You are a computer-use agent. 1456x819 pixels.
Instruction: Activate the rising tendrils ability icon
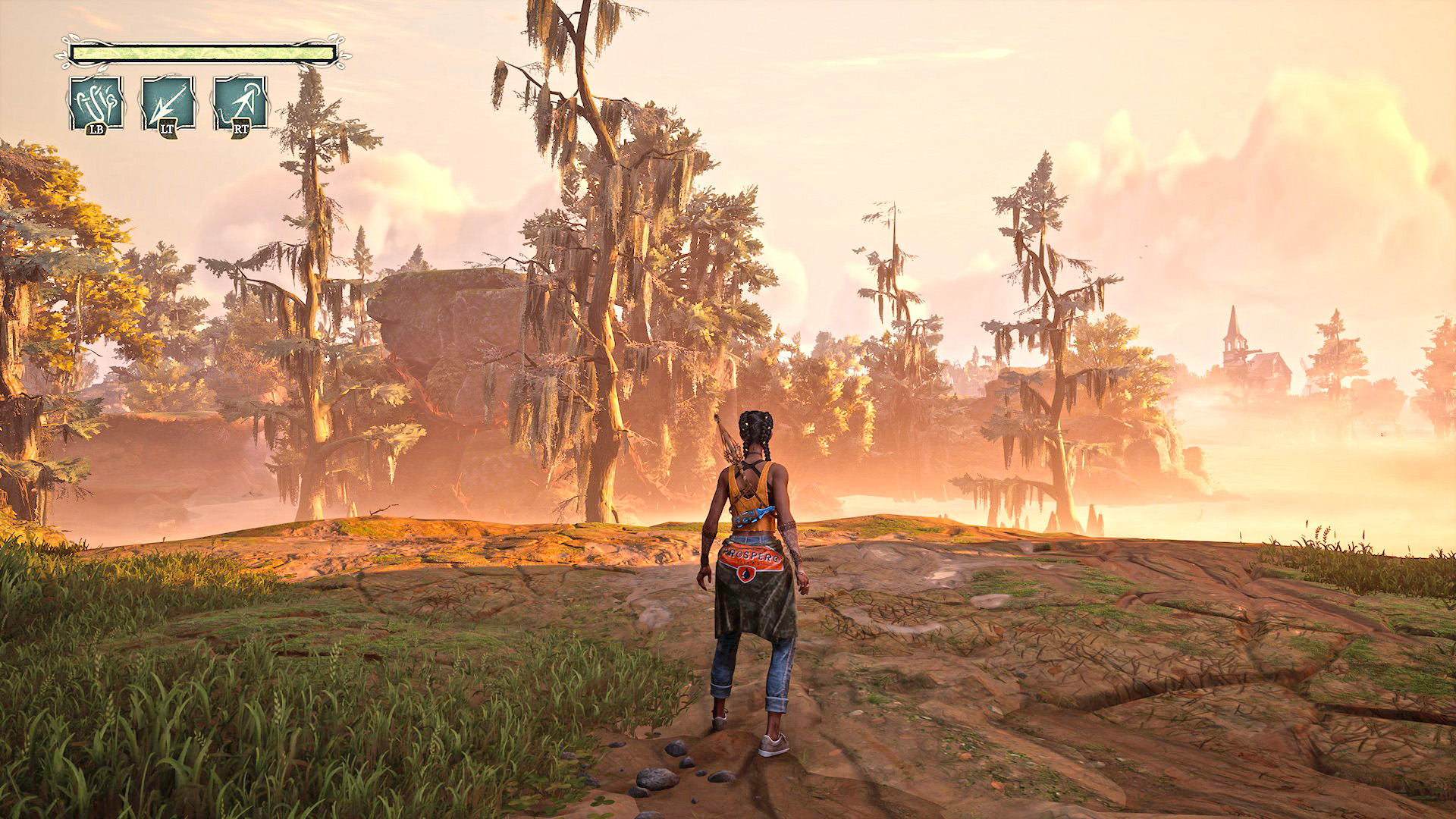pos(96,102)
